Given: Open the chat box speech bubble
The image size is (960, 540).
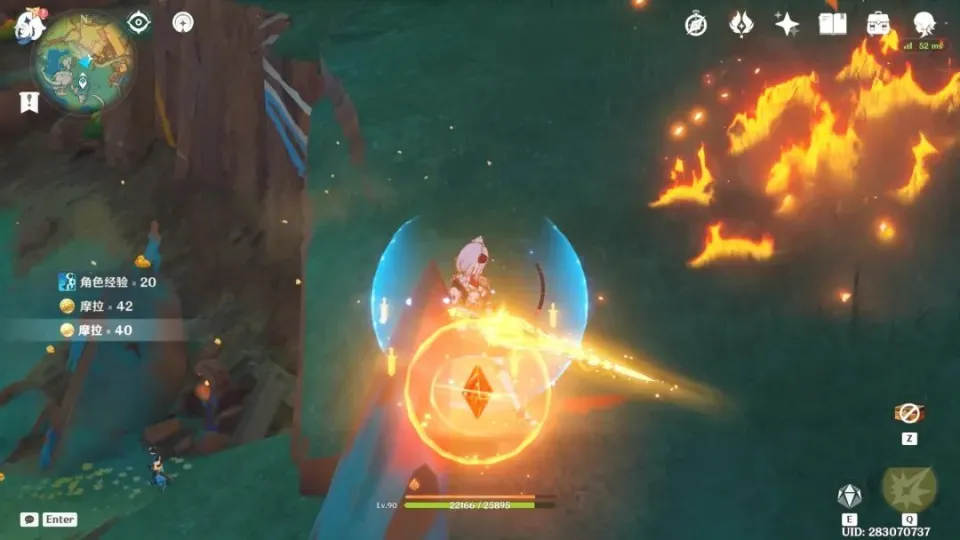Looking at the screenshot, I should click(x=29, y=519).
